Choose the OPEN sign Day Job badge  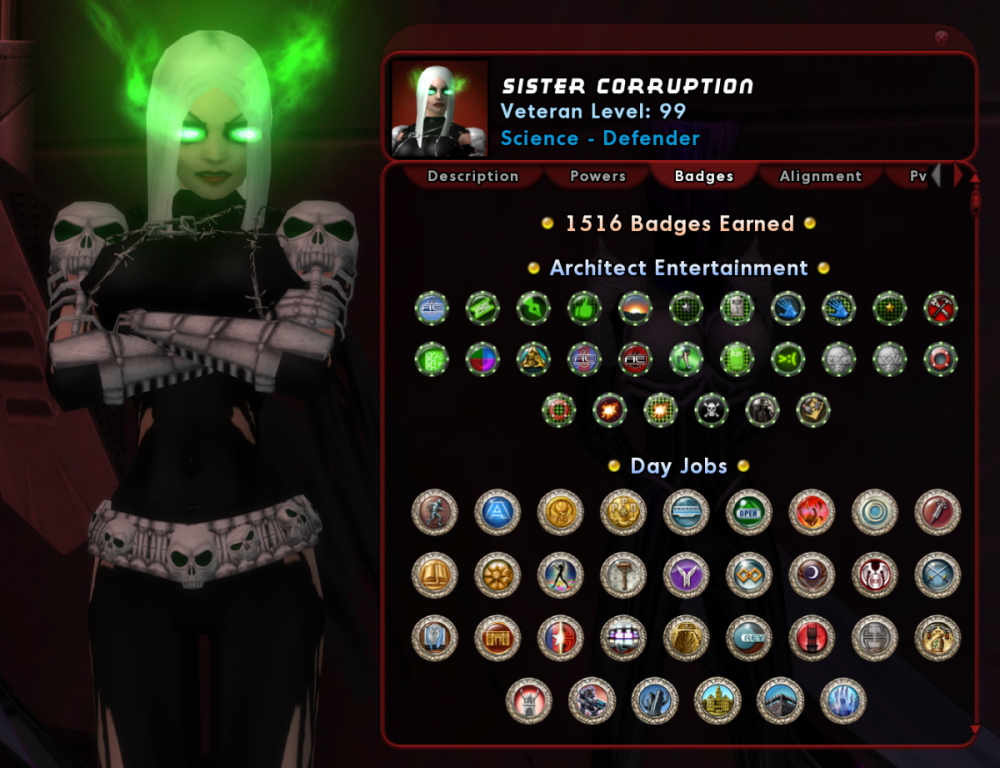(749, 512)
